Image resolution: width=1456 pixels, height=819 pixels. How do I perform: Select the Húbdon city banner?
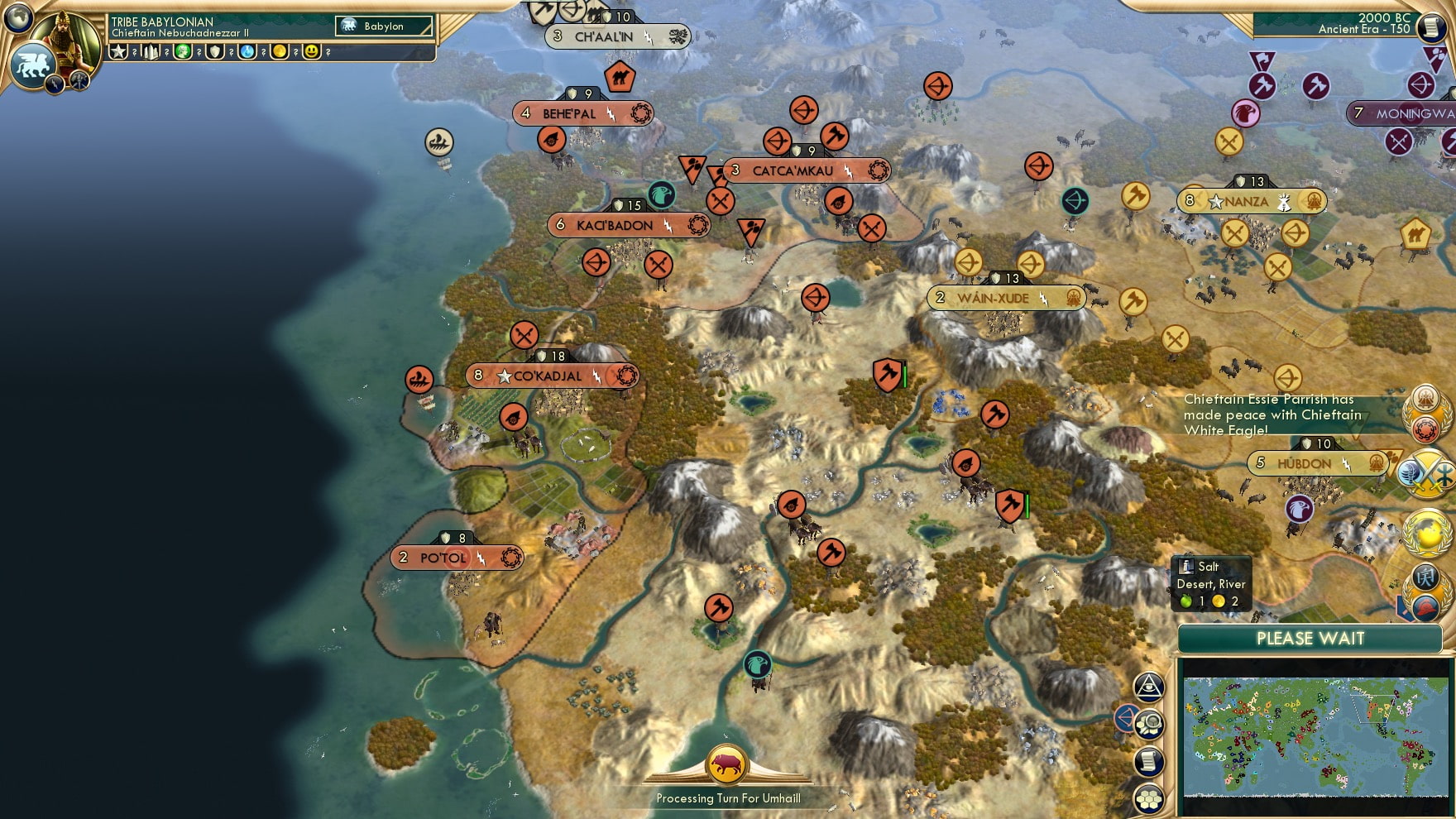pos(1317,464)
